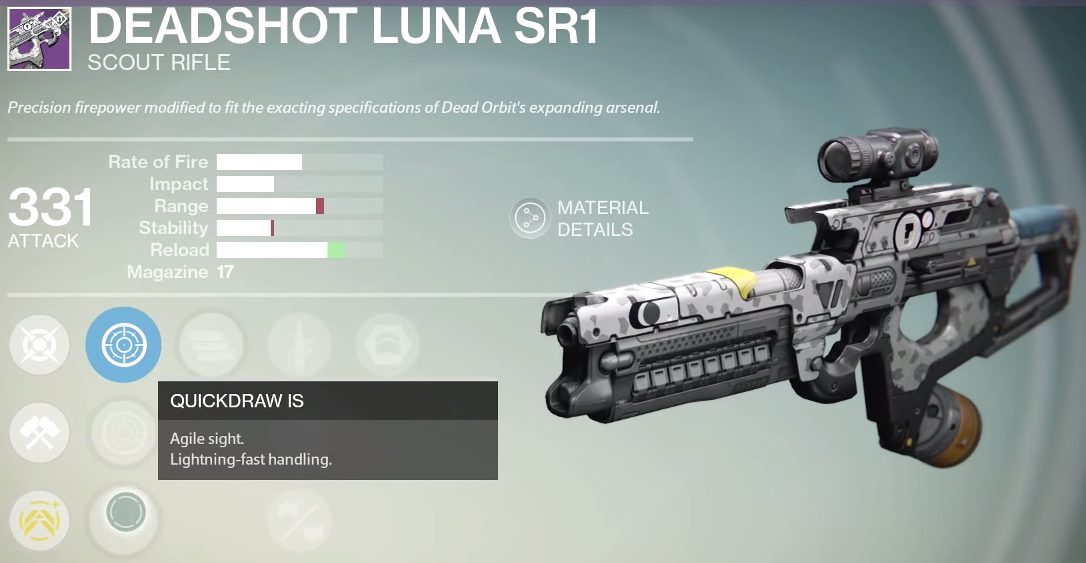Select the faded bullet perk node
1086x563 pixels.
[299, 345]
